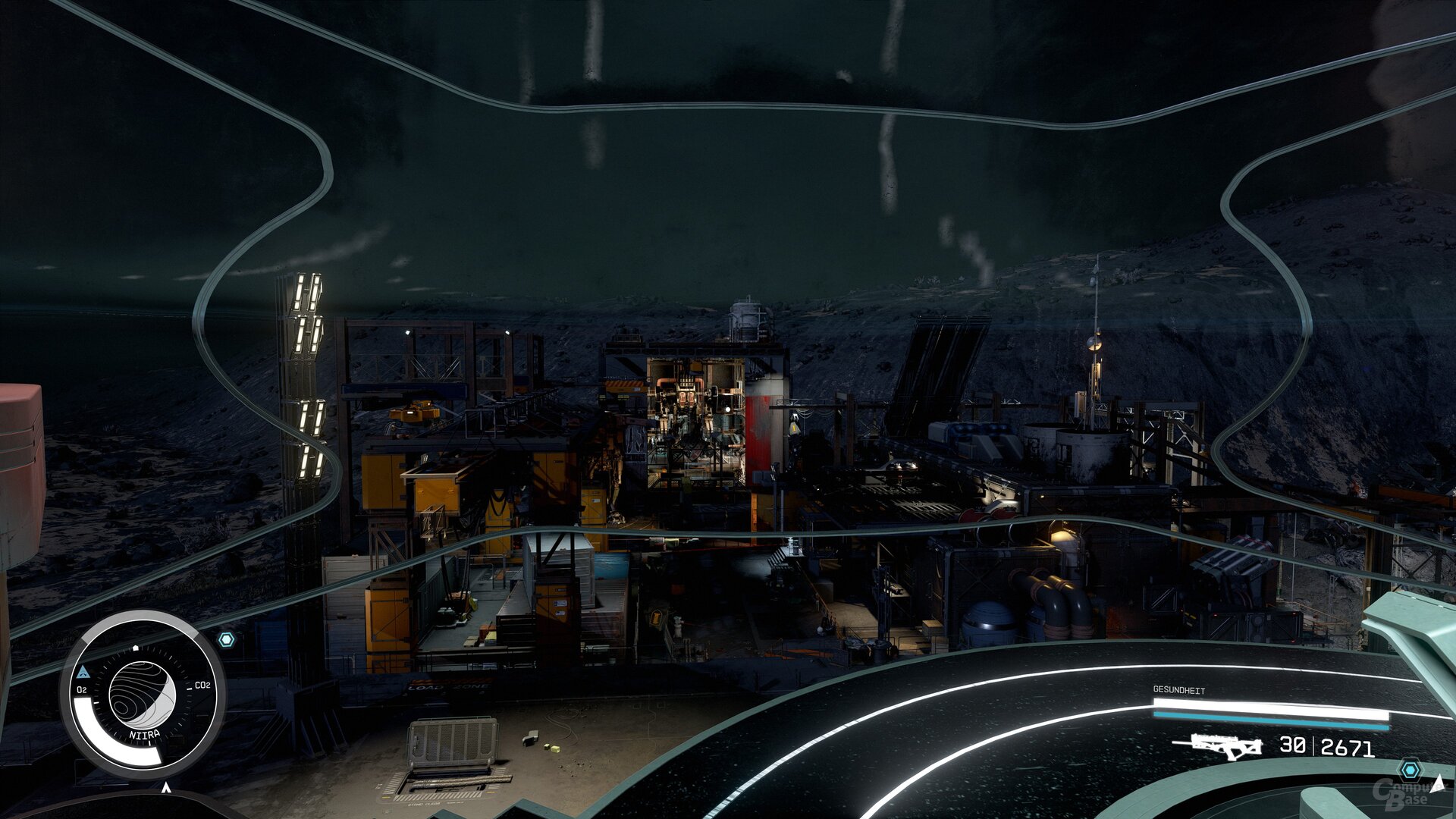
Task: Select the white pentagon heading marker atop the compass
Action: pyautogui.click(x=136, y=648)
